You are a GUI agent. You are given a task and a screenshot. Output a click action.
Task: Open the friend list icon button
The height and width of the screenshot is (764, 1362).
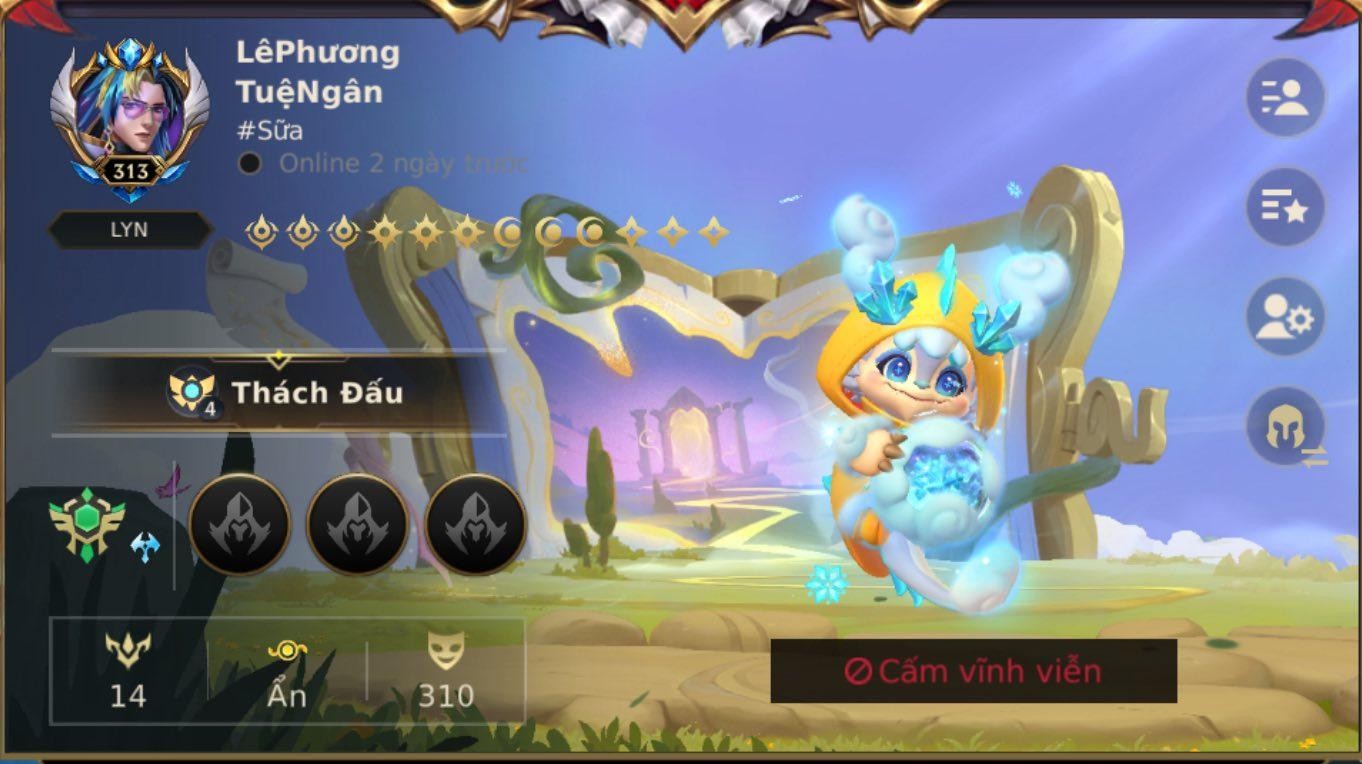point(1285,98)
